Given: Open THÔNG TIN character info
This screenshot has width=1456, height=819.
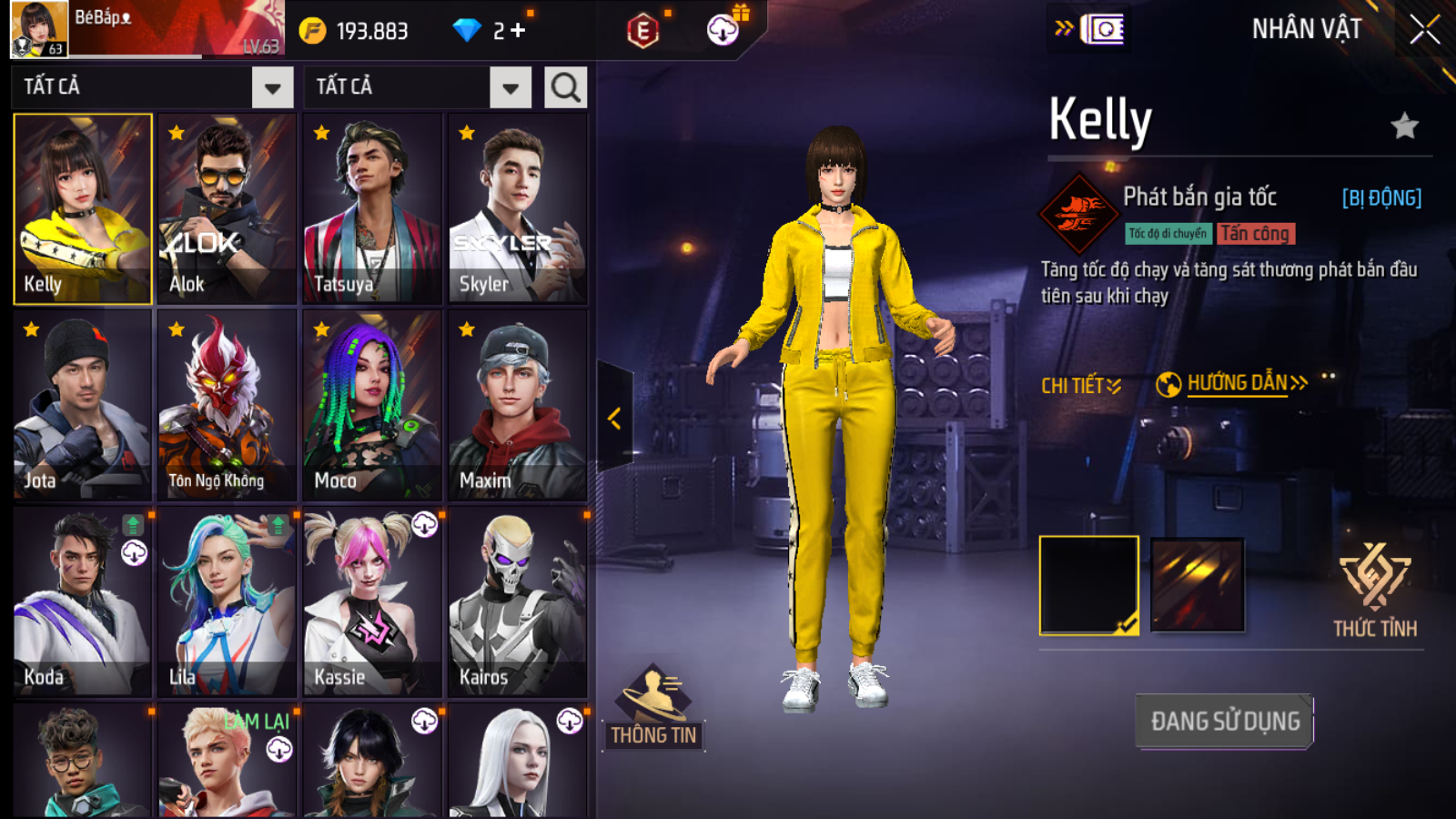Looking at the screenshot, I should [652, 710].
